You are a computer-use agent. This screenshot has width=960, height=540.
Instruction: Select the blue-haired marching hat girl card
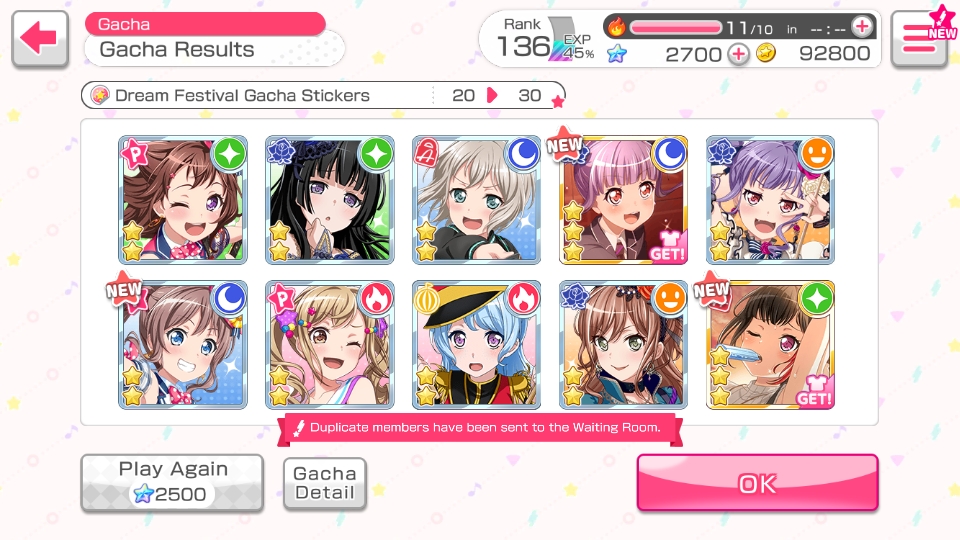coord(477,345)
